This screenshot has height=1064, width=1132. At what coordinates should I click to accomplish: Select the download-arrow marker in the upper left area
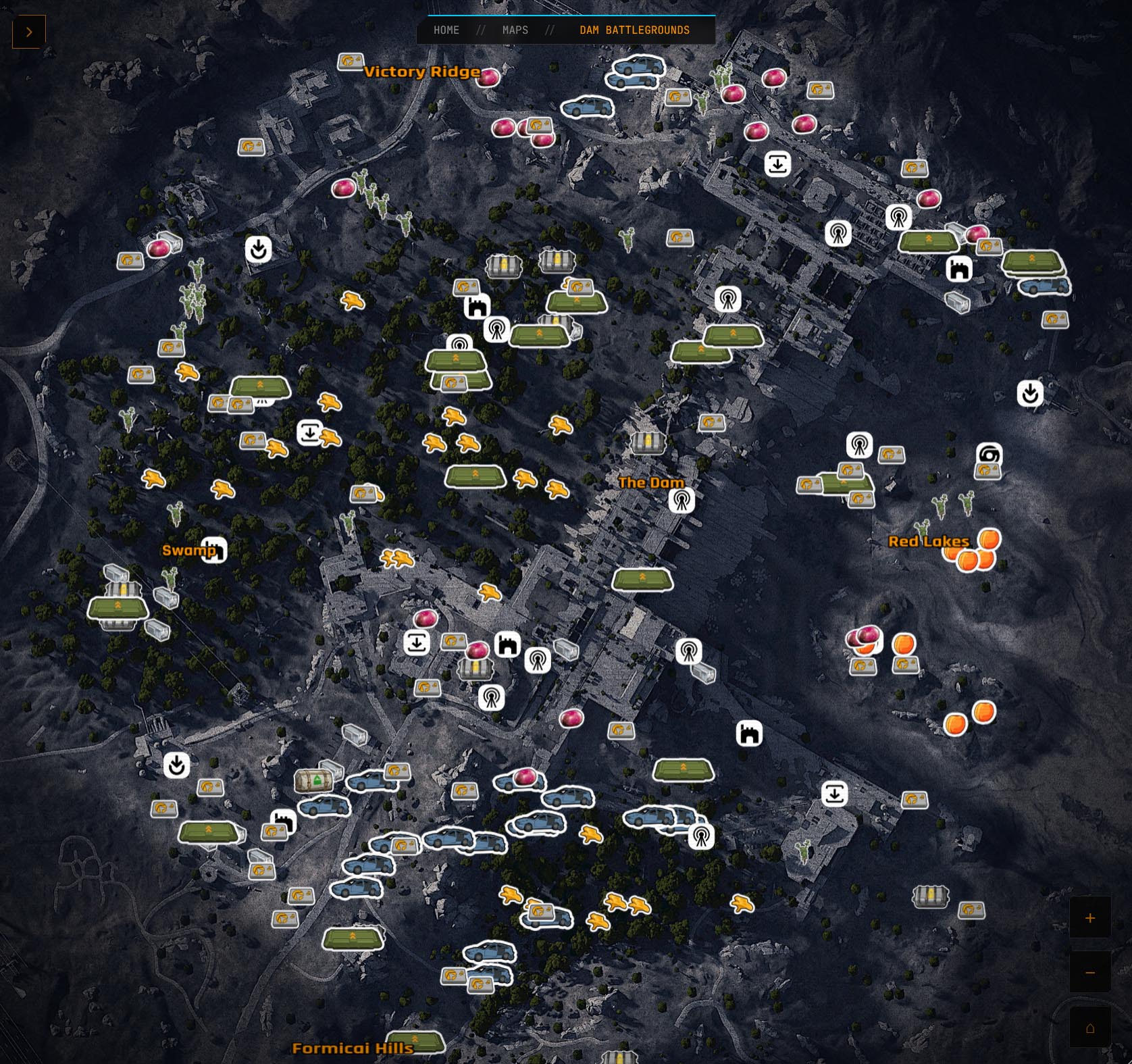[x=258, y=250]
